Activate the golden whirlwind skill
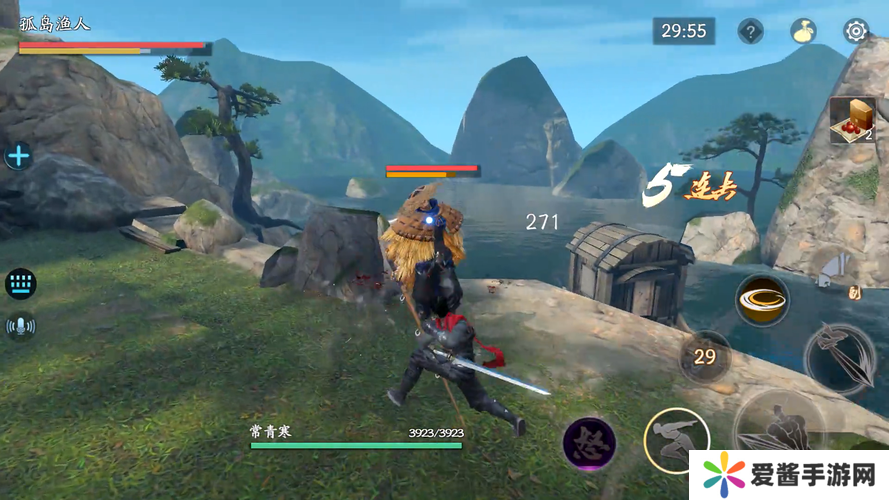Image resolution: width=889 pixels, height=500 pixels. (x=762, y=299)
